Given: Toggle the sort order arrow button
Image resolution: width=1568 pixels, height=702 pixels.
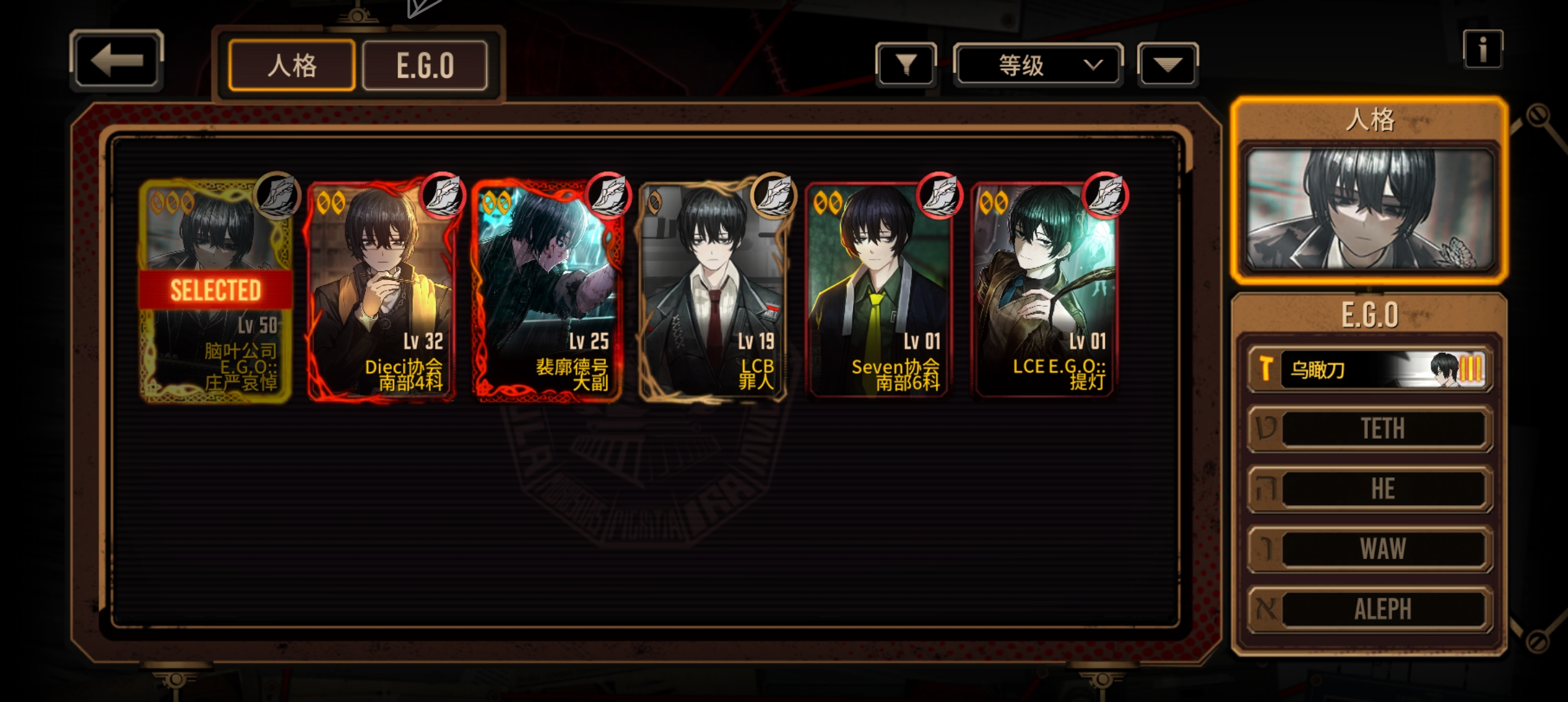Looking at the screenshot, I should 1168,64.
